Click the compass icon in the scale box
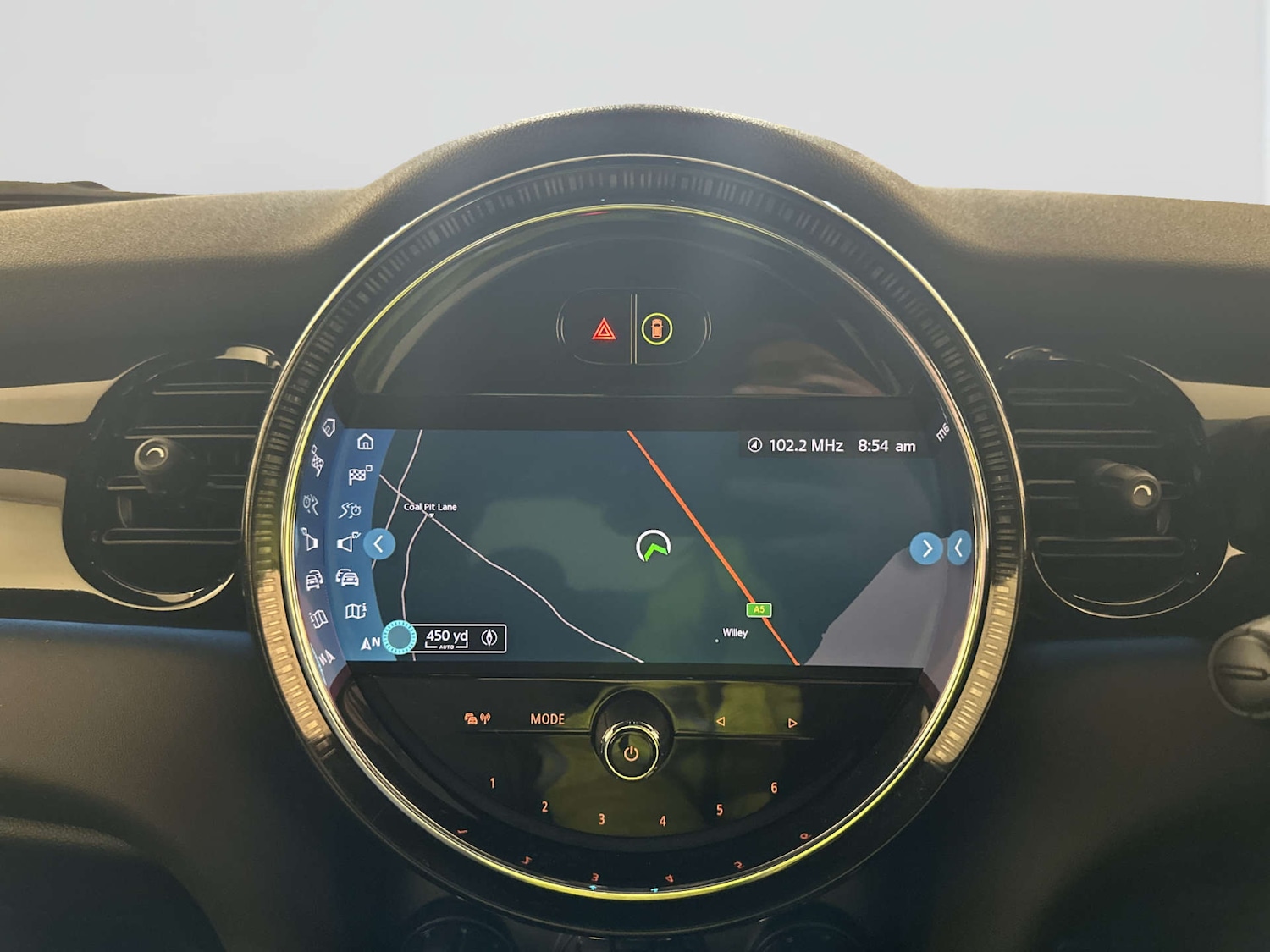This screenshot has width=1270, height=952. [489, 638]
